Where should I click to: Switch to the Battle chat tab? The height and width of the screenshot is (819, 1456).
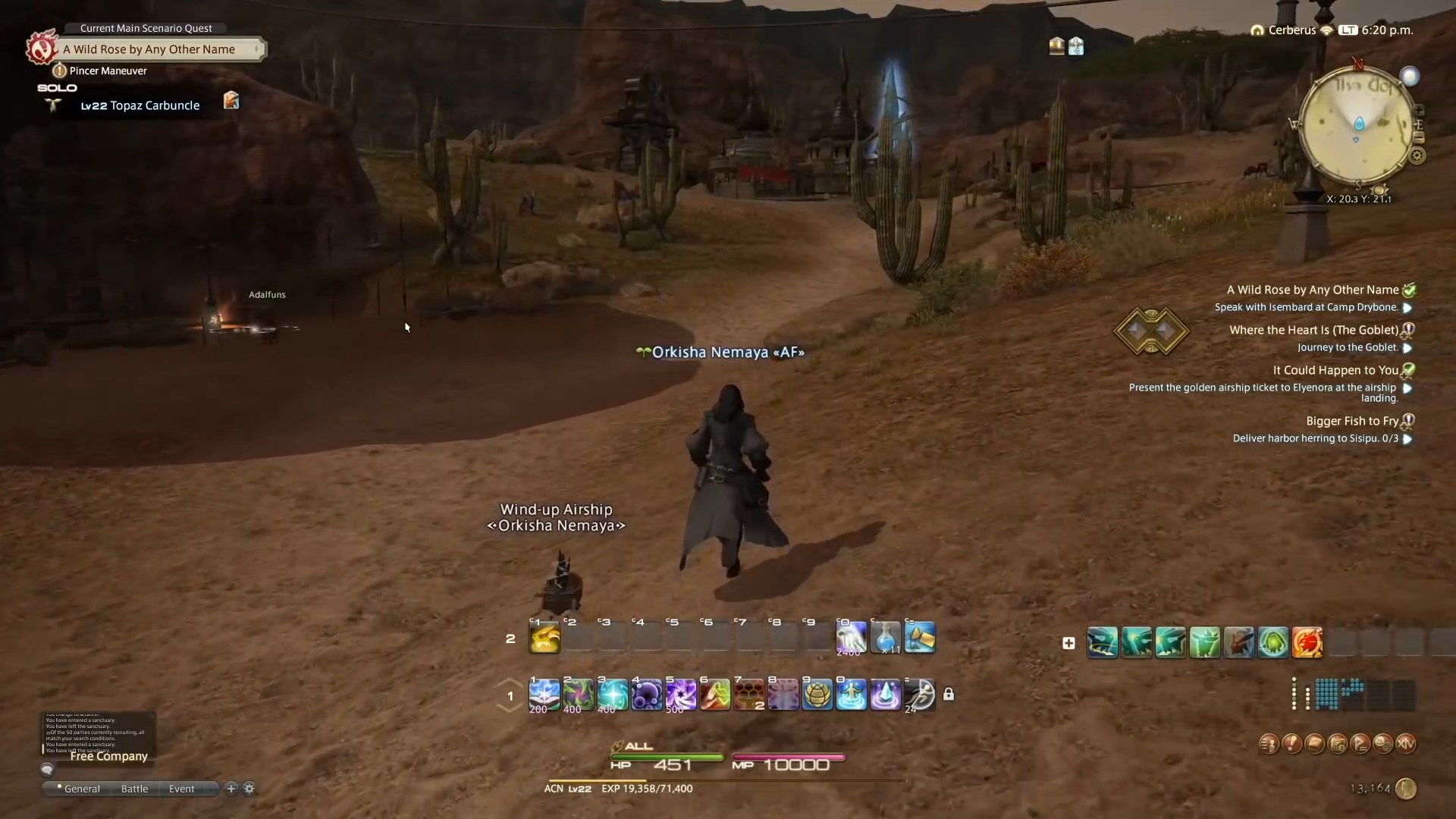[x=133, y=789]
